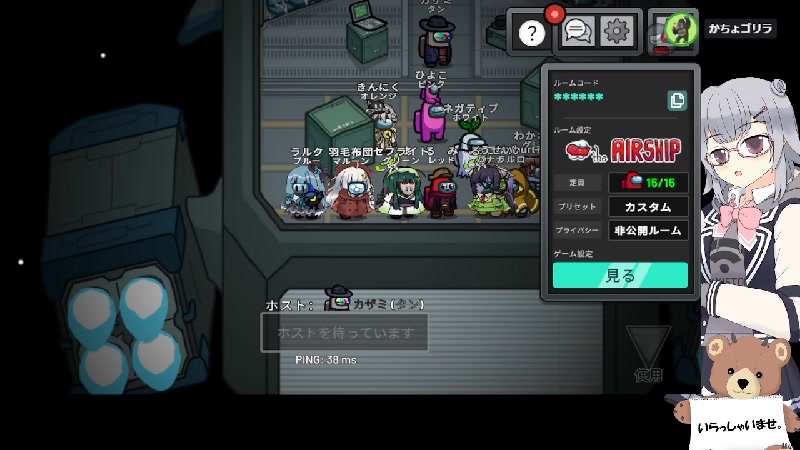800x450 pixels.
Task: Click the ホストを待っています button
Action: [344, 332]
